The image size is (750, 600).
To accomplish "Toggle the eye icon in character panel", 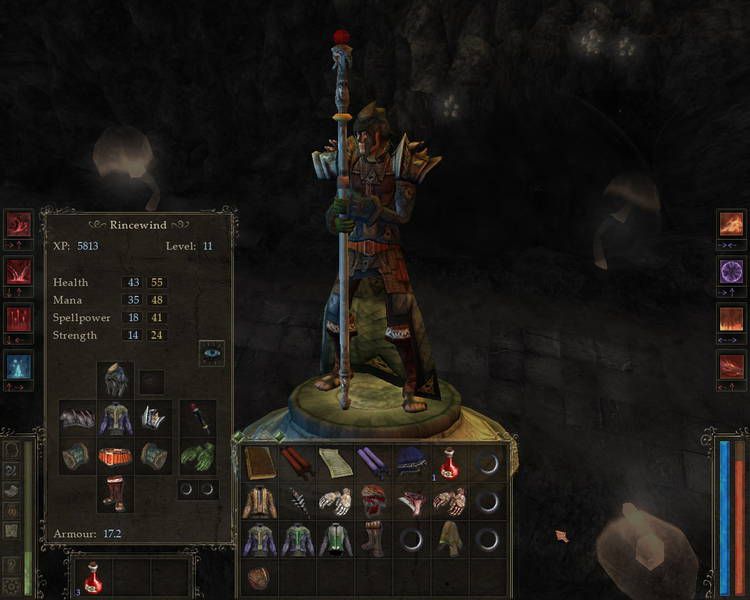I will (x=211, y=352).
